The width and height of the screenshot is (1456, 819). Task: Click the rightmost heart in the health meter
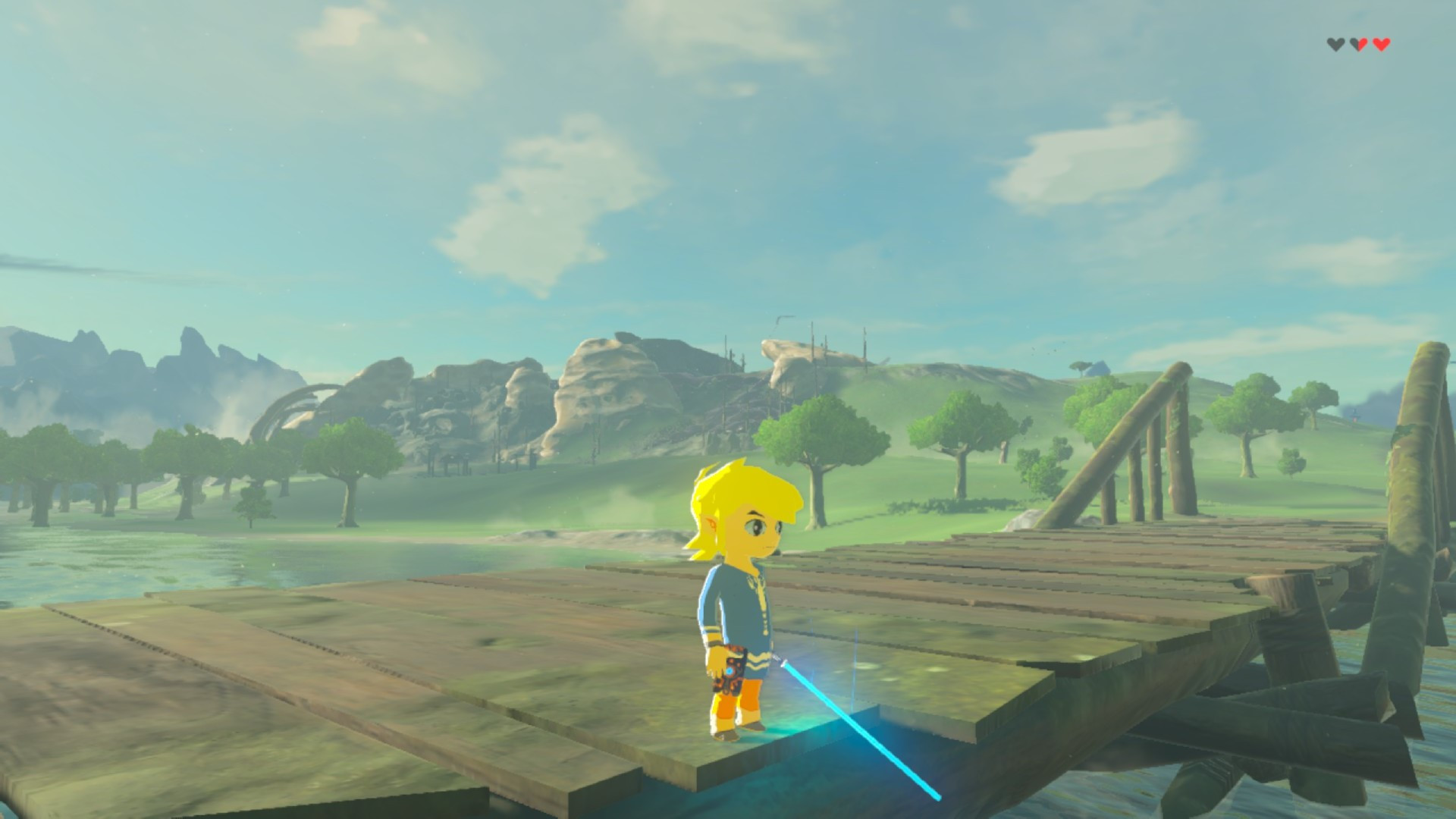[x=1382, y=44]
